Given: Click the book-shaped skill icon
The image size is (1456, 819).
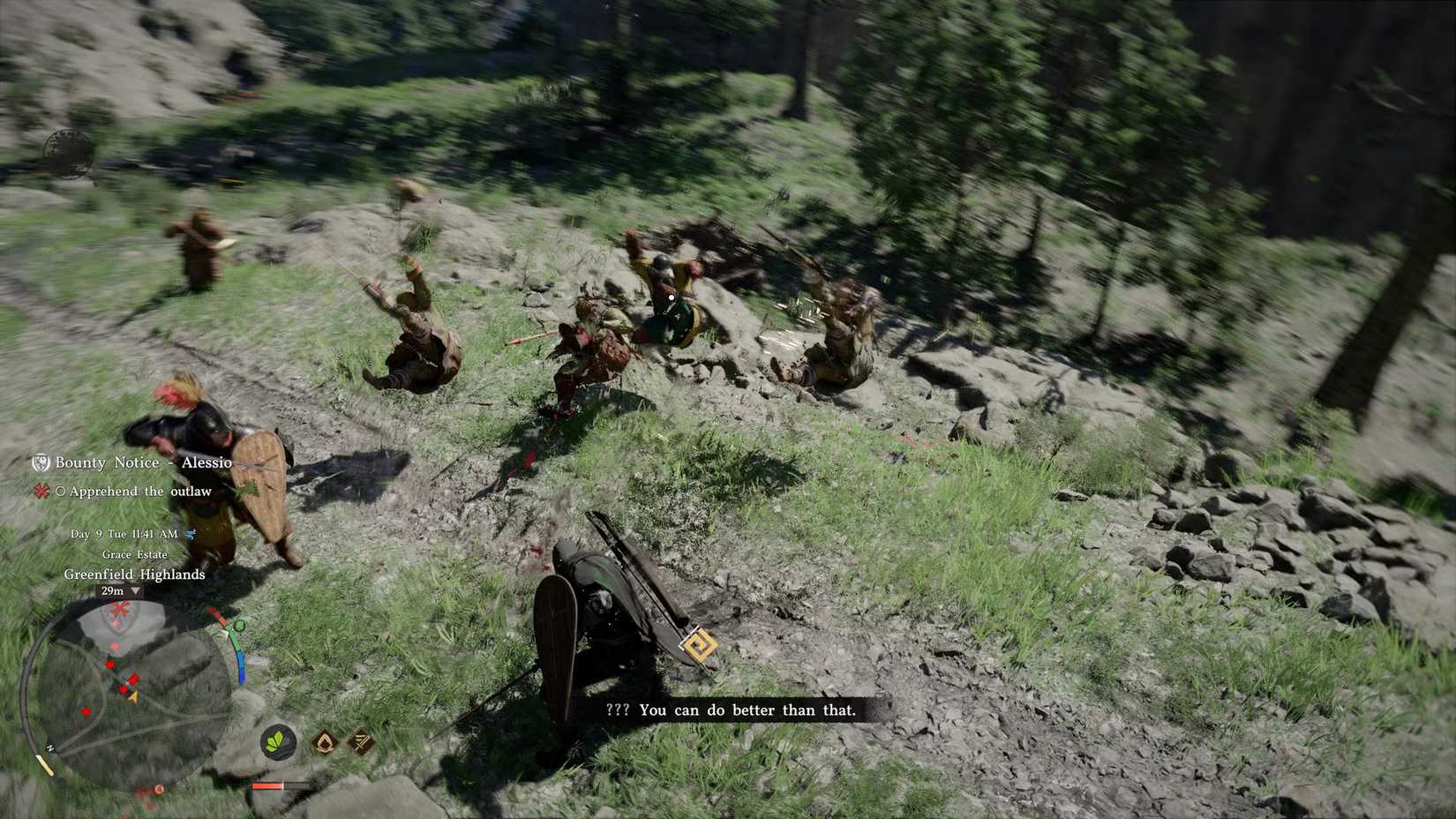Looking at the screenshot, I should 361,741.
